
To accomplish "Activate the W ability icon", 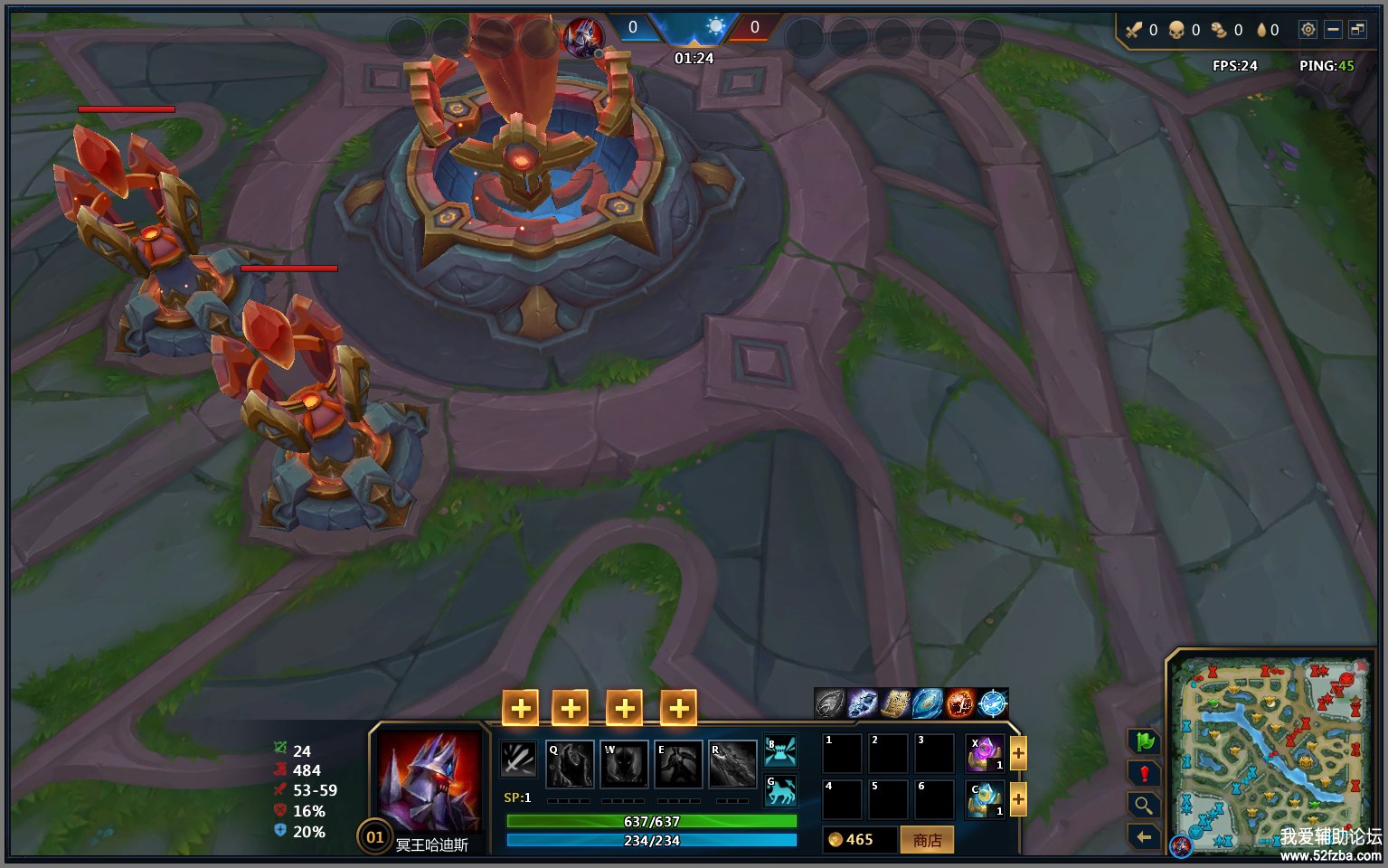I will (x=625, y=765).
